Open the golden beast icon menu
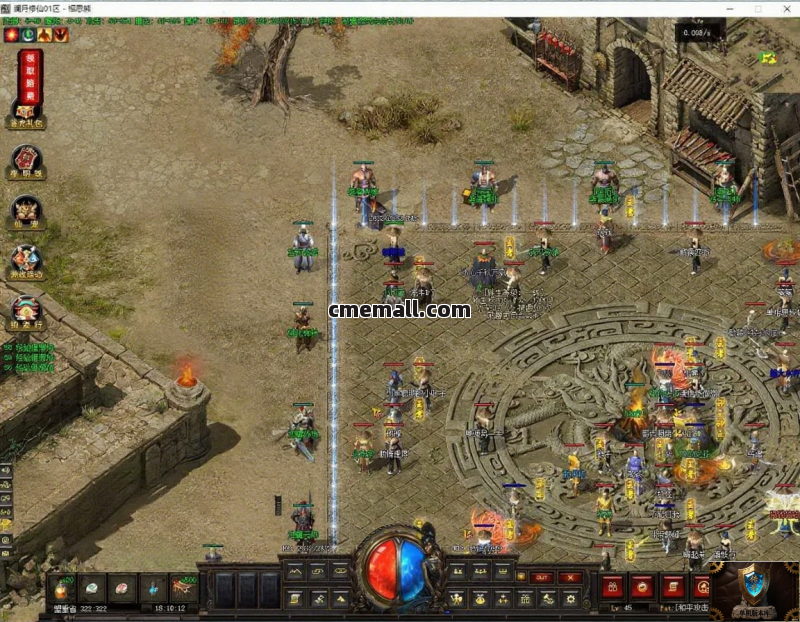This screenshot has width=800, height=622. coord(27,212)
